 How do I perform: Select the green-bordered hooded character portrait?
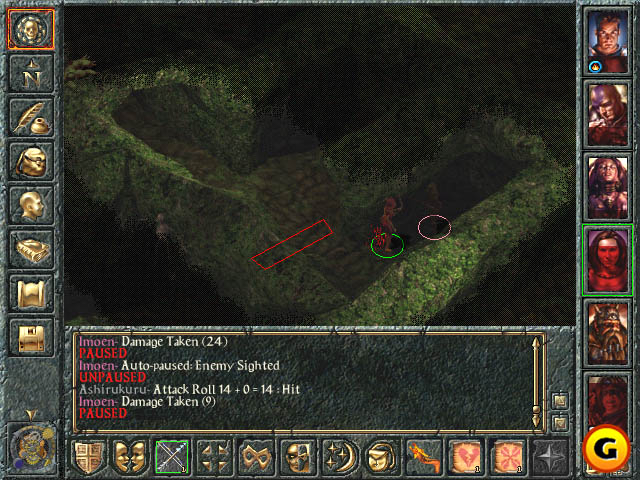click(608, 259)
